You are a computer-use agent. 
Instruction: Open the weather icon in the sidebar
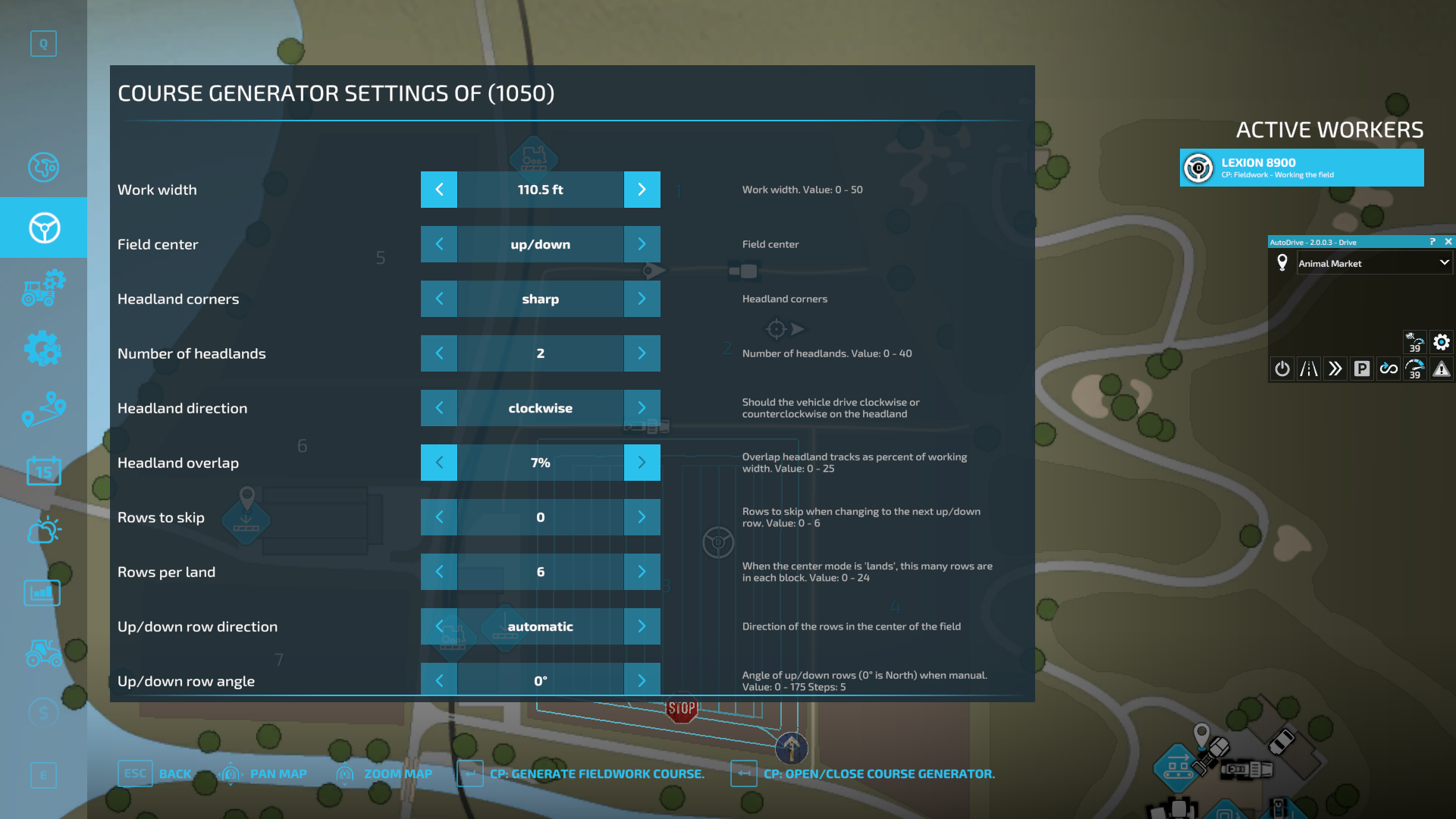43,529
